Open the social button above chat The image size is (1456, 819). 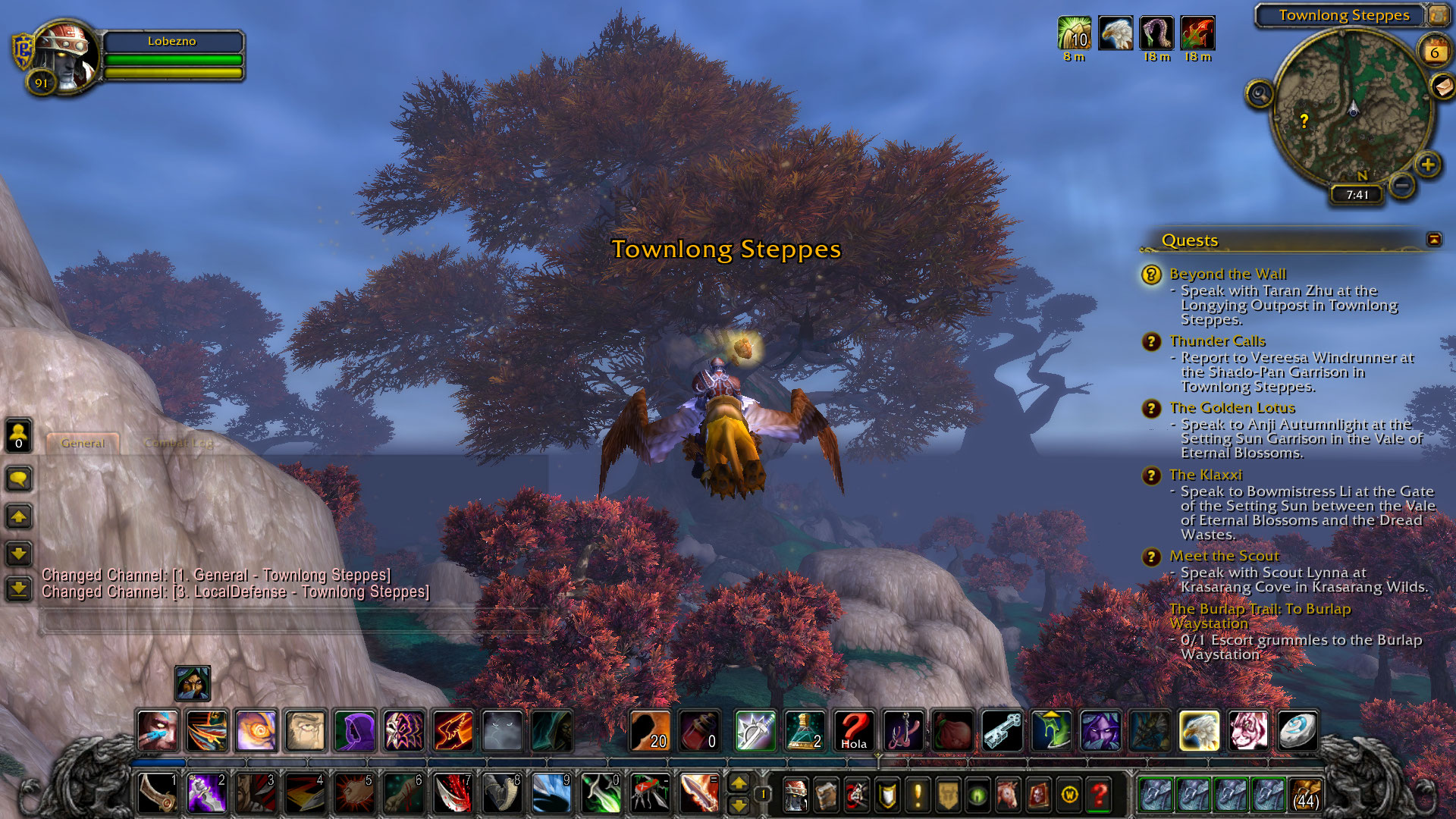(19, 435)
